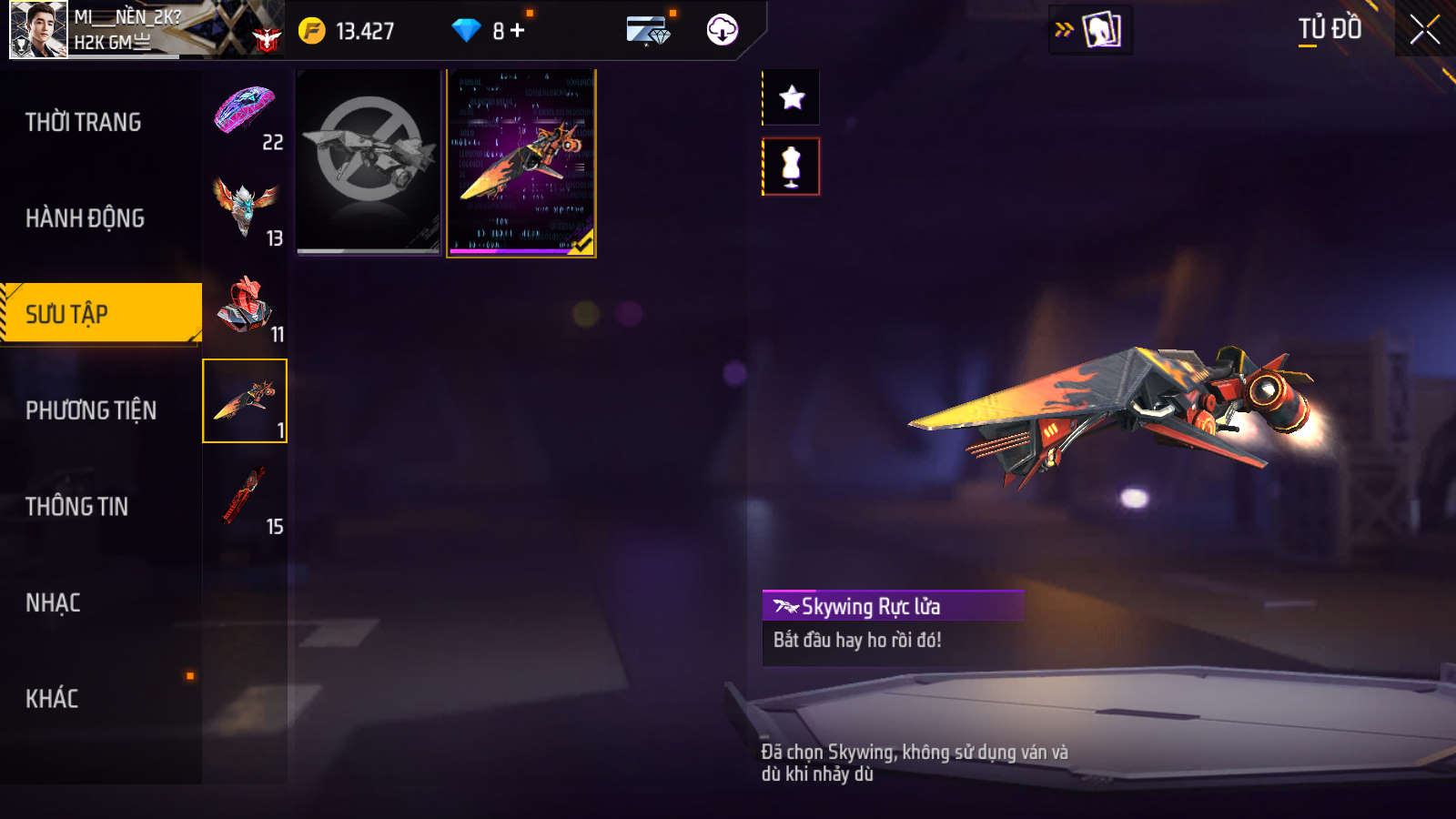1456x819 pixels.
Task: Close the Tủ Đồ screen
Action: click(x=1424, y=30)
